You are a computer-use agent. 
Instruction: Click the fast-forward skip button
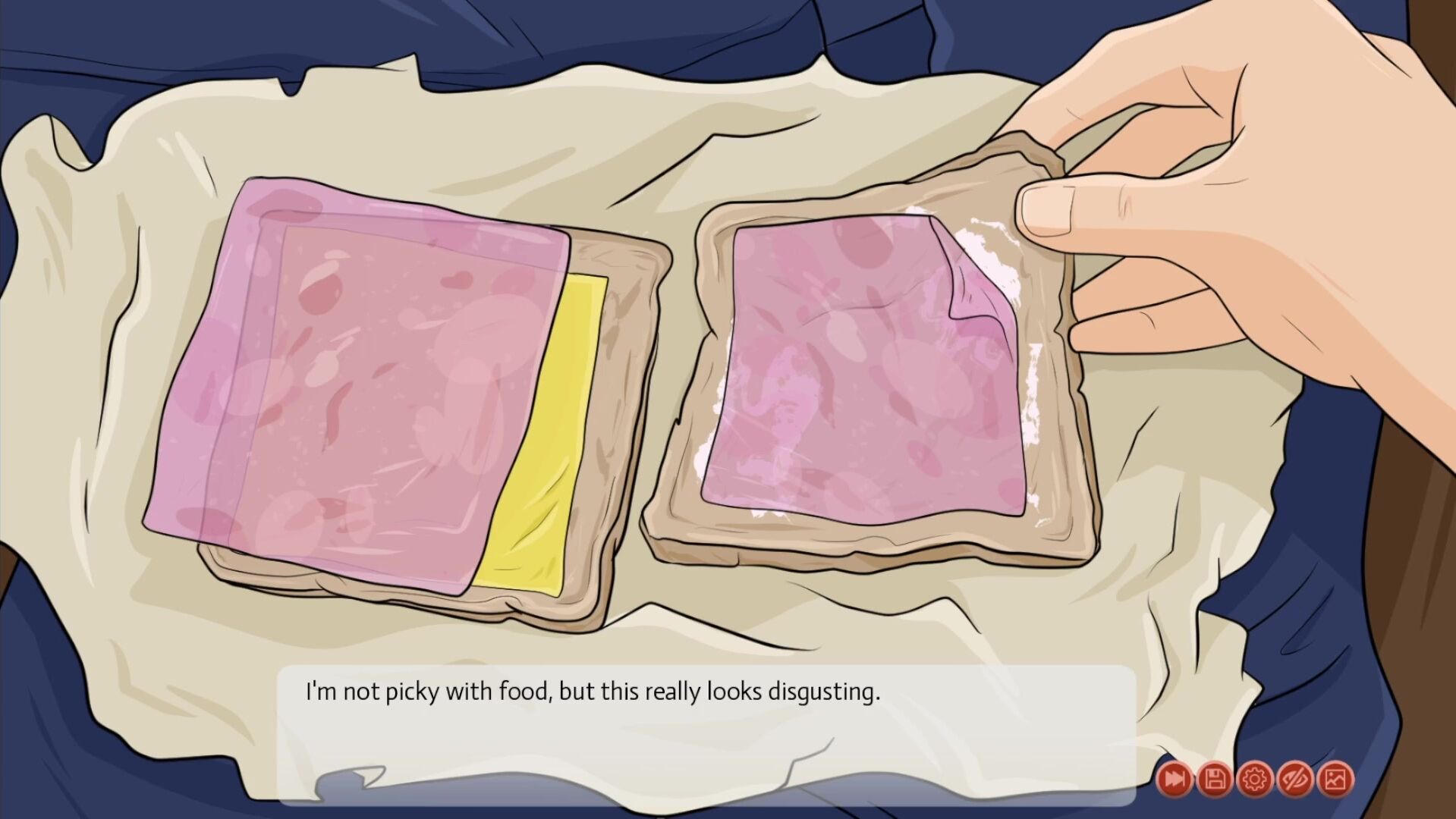click(1175, 779)
